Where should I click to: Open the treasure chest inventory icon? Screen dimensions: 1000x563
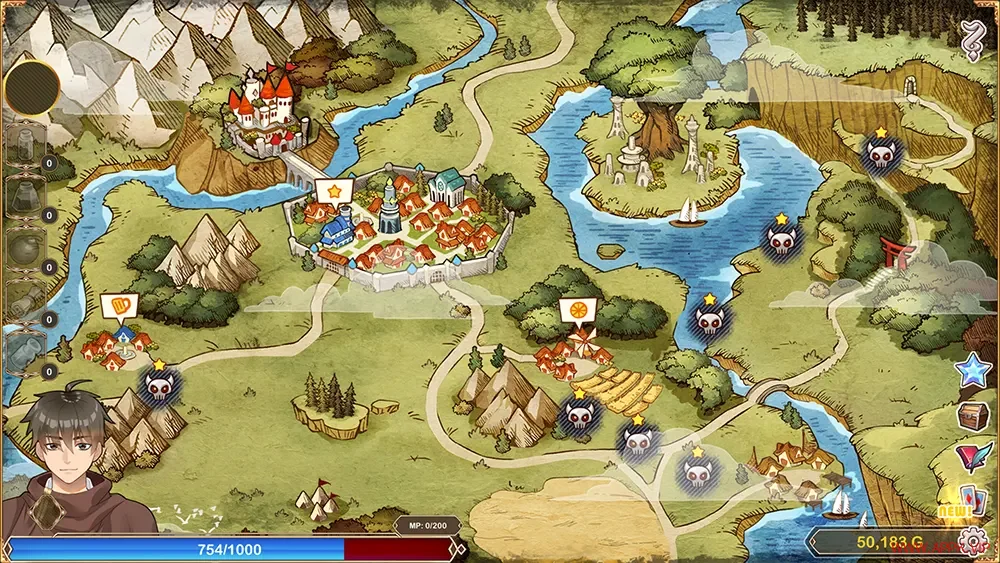pos(970,416)
